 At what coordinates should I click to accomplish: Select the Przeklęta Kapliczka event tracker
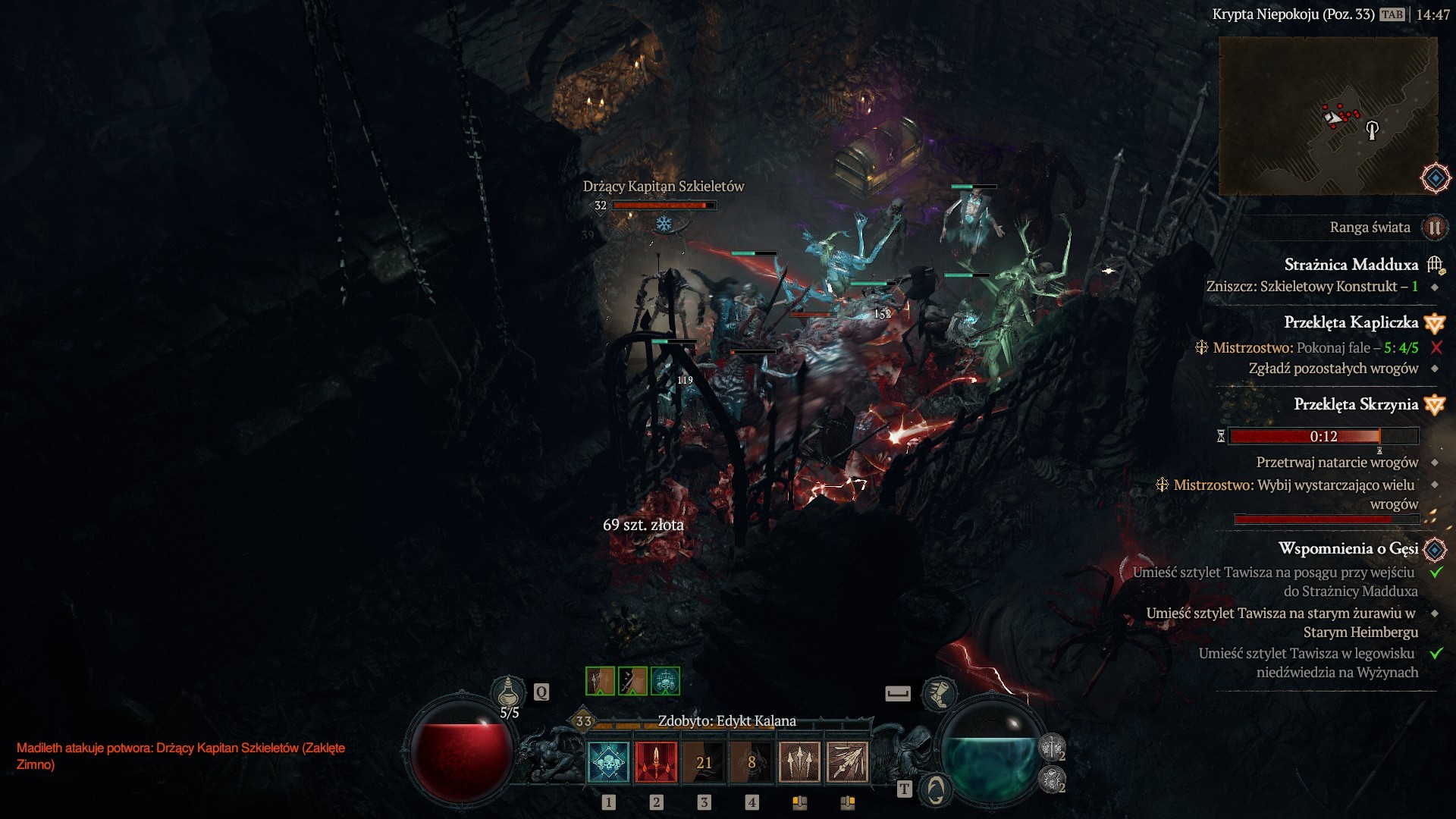[1351, 322]
